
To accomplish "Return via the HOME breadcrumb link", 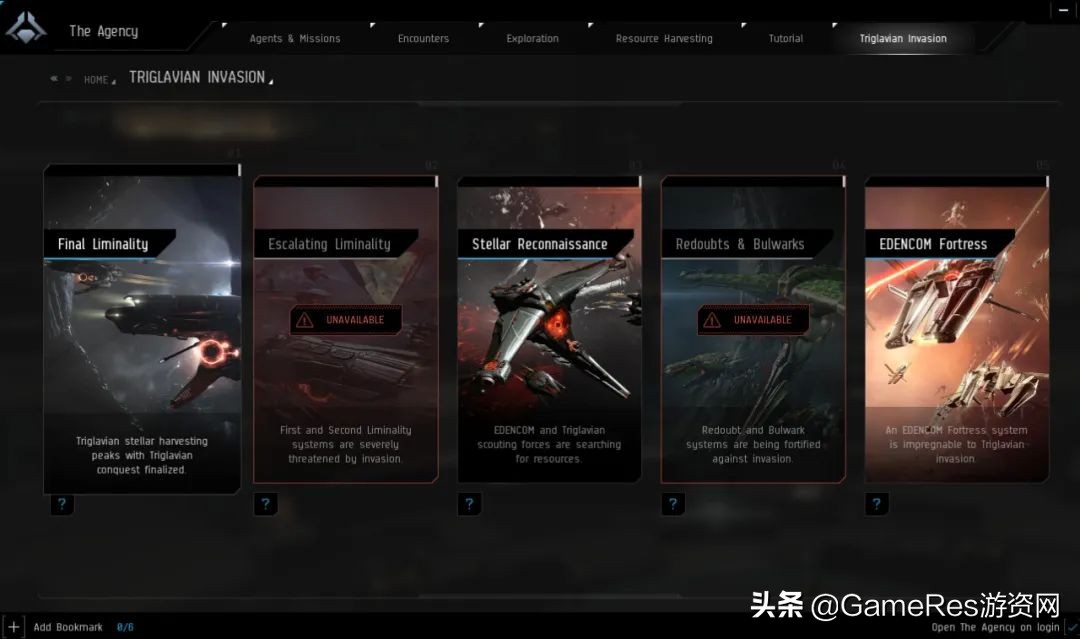I will 96,80.
